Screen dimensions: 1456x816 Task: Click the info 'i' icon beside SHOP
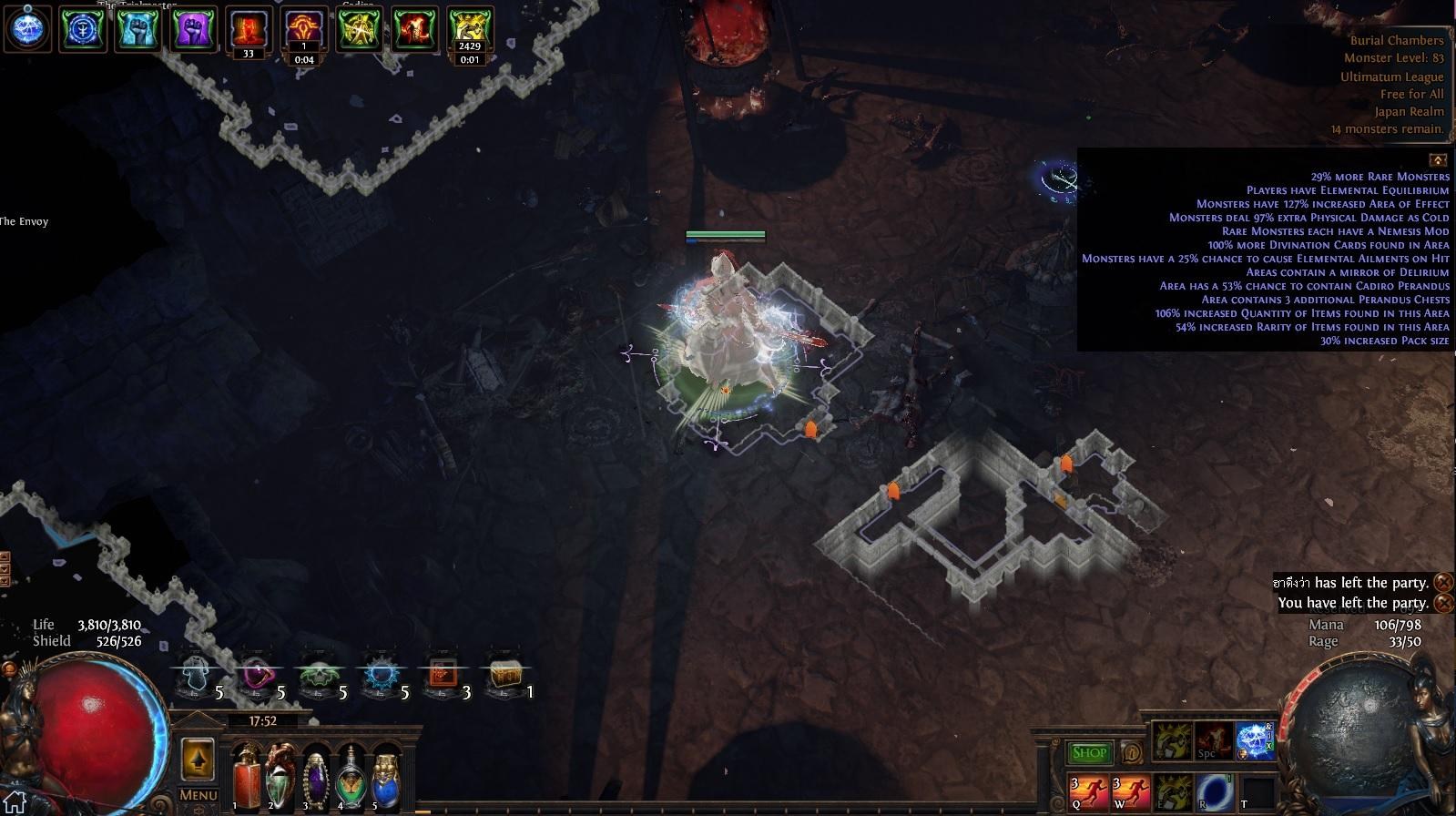(x=1132, y=751)
